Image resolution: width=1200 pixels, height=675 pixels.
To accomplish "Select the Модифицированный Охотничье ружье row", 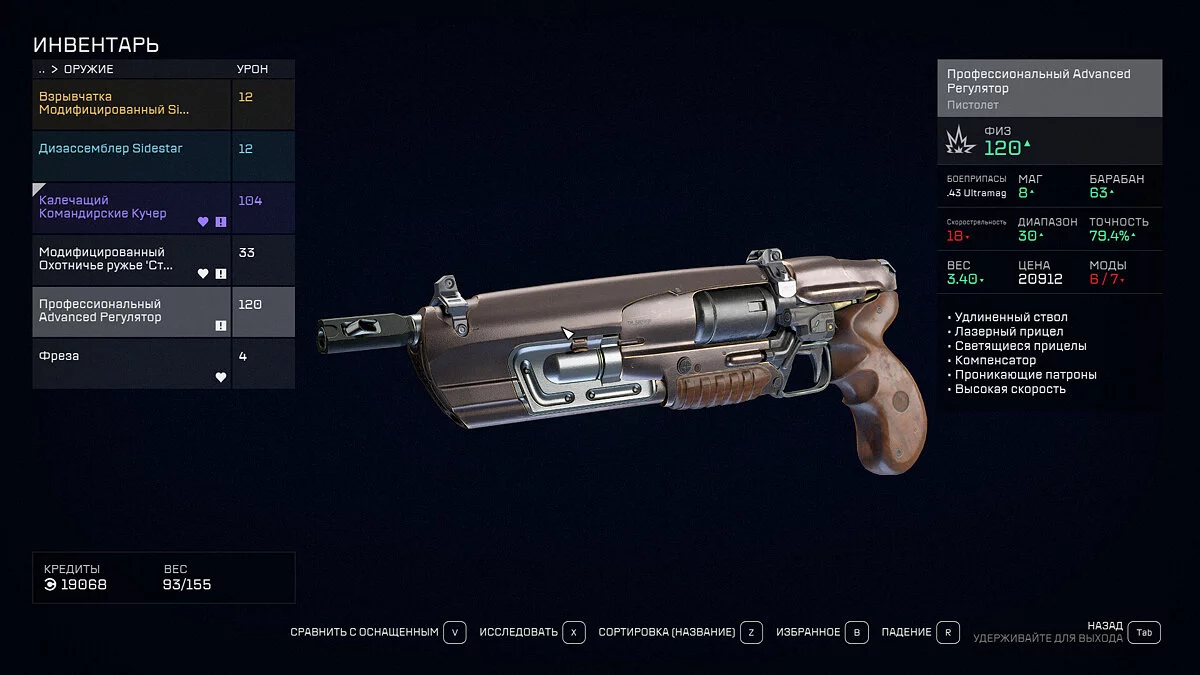I will point(132,260).
